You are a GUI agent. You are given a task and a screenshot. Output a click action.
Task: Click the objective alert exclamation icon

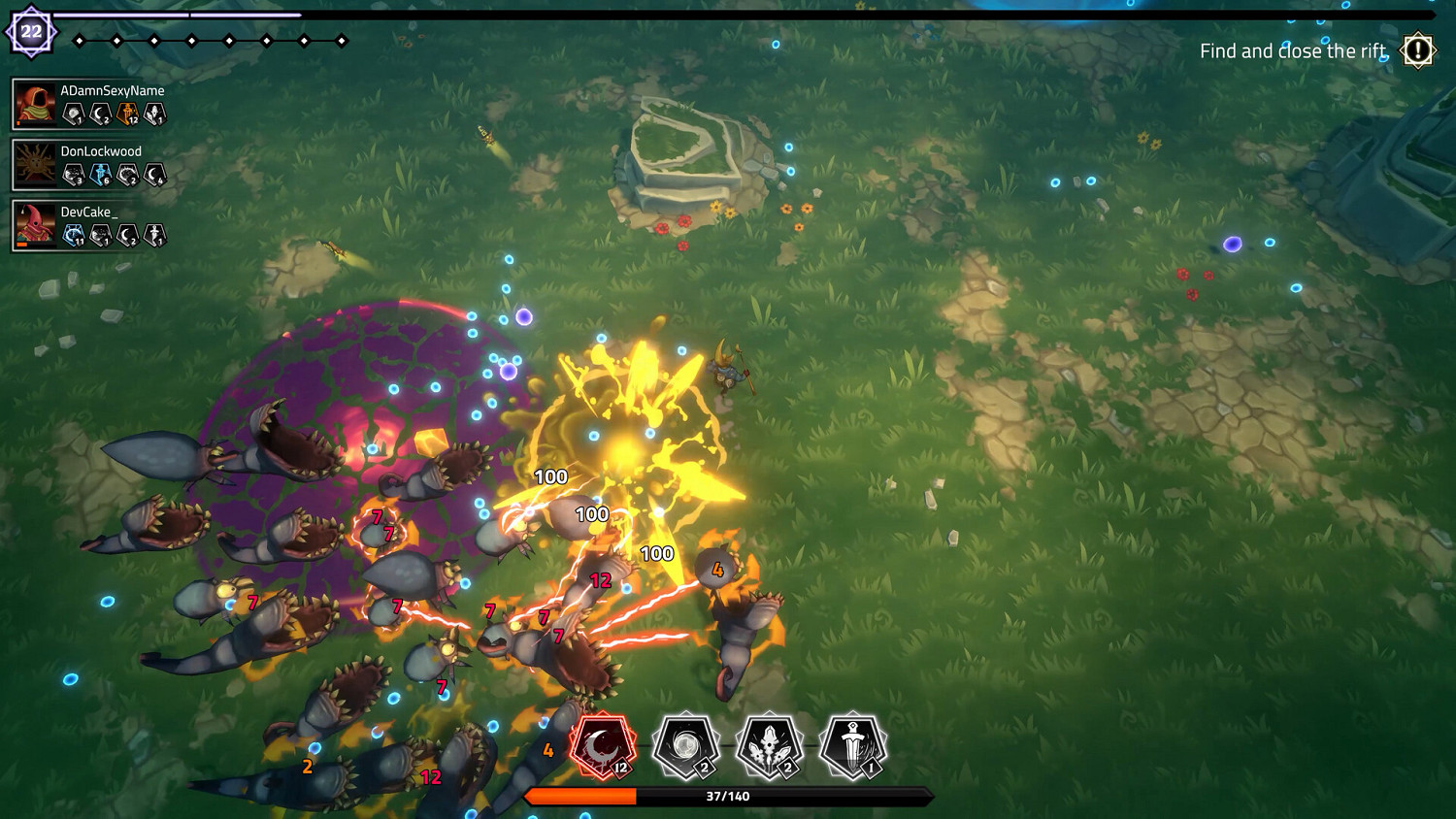pos(1418,50)
